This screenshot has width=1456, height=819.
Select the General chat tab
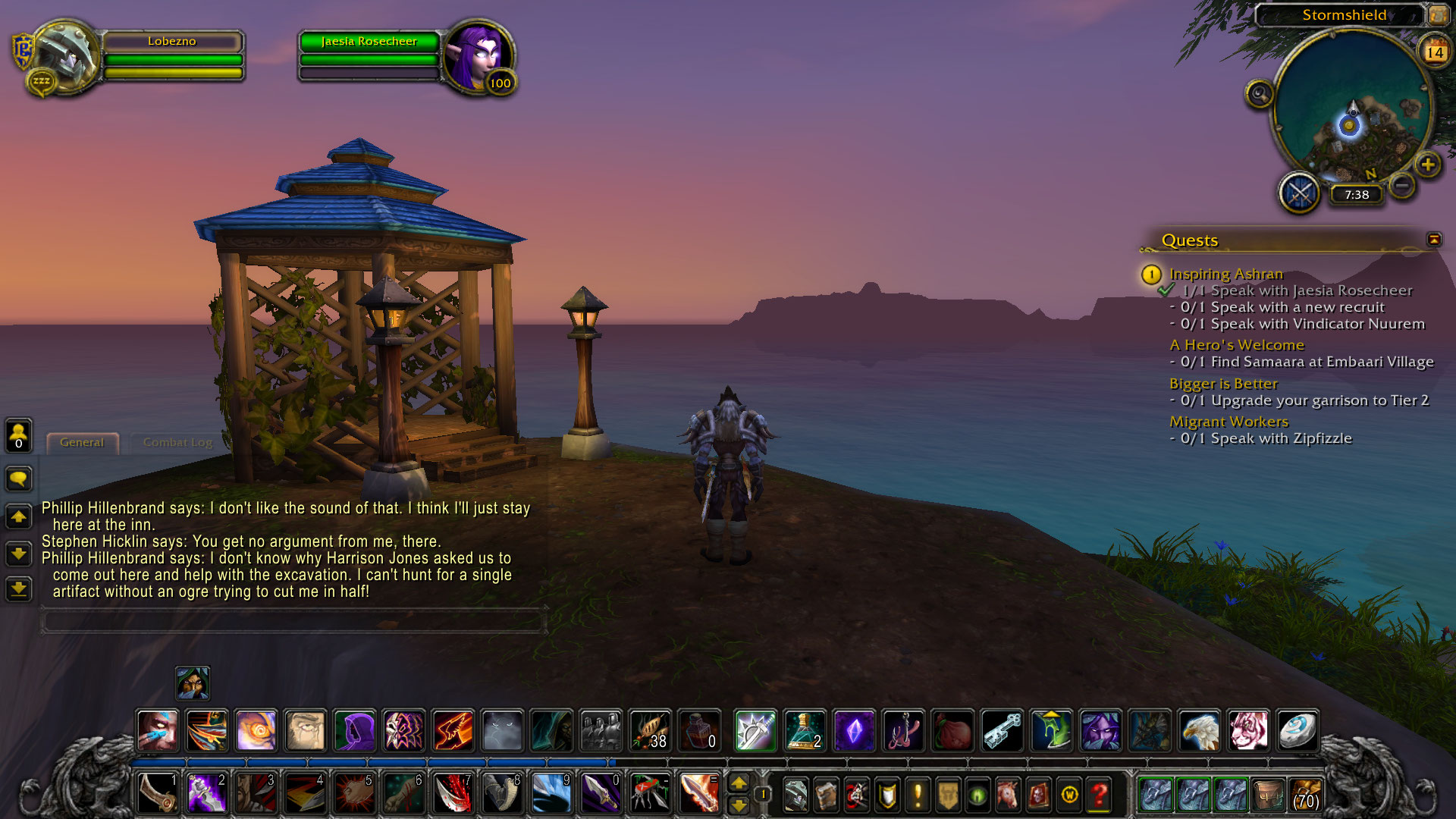coord(82,442)
